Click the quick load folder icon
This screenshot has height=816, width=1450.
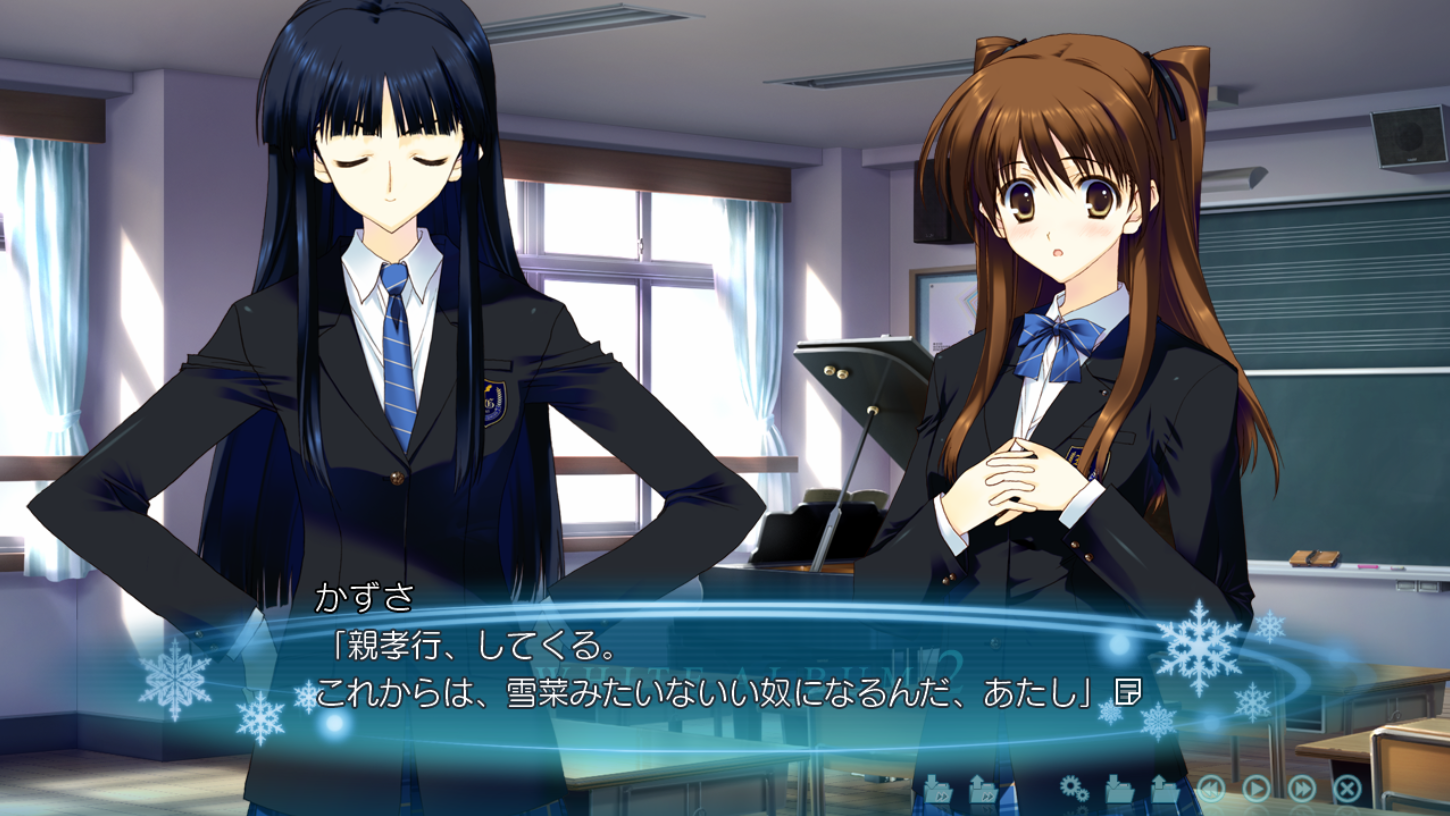pyautogui.click(x=984, y=789)
